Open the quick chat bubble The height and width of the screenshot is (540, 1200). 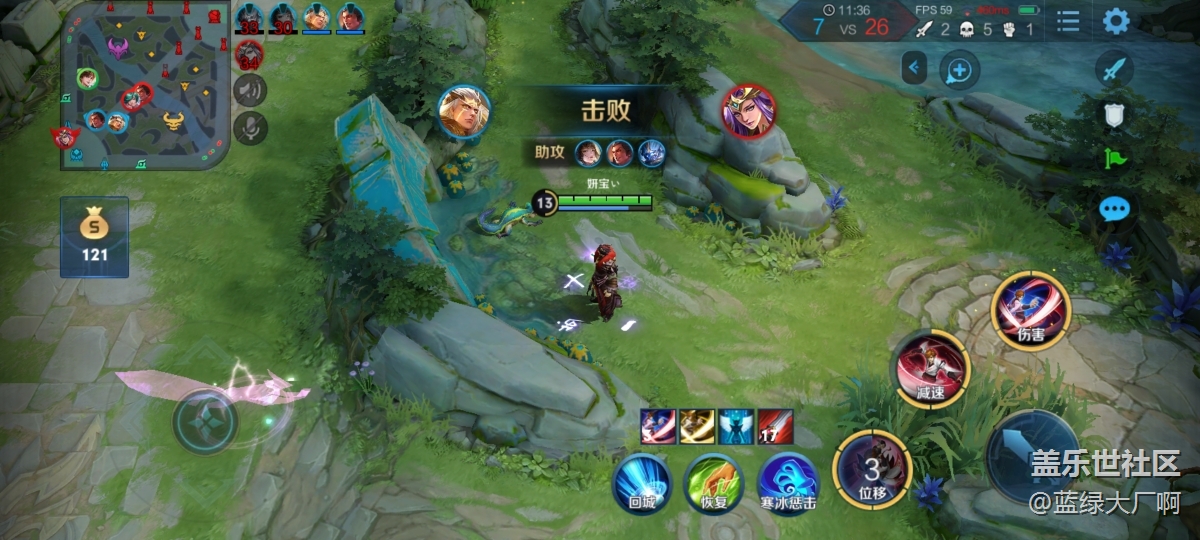[1114, 209]
